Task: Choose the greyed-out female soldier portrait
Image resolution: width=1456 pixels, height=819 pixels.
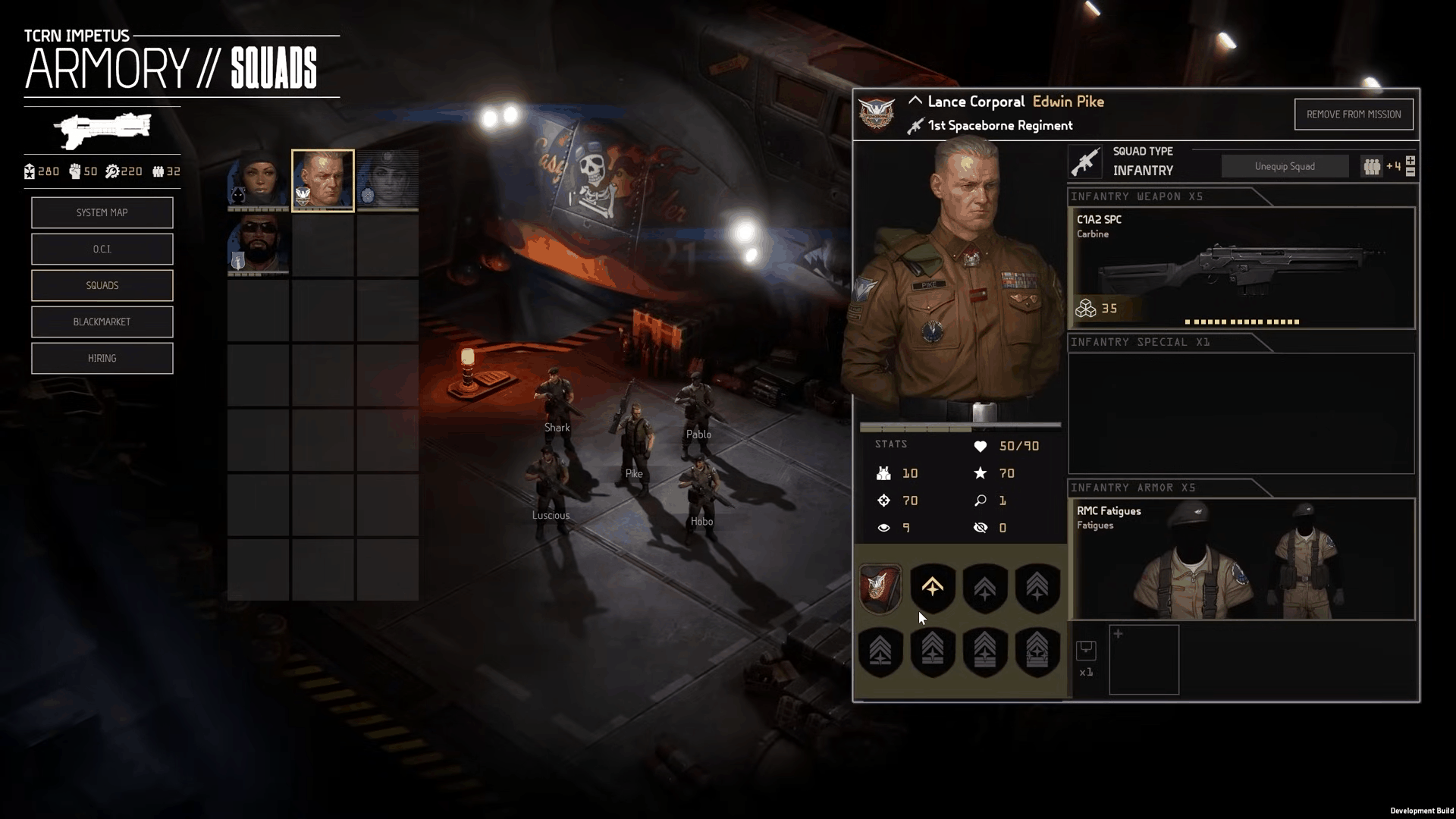Action: [388, 180]
